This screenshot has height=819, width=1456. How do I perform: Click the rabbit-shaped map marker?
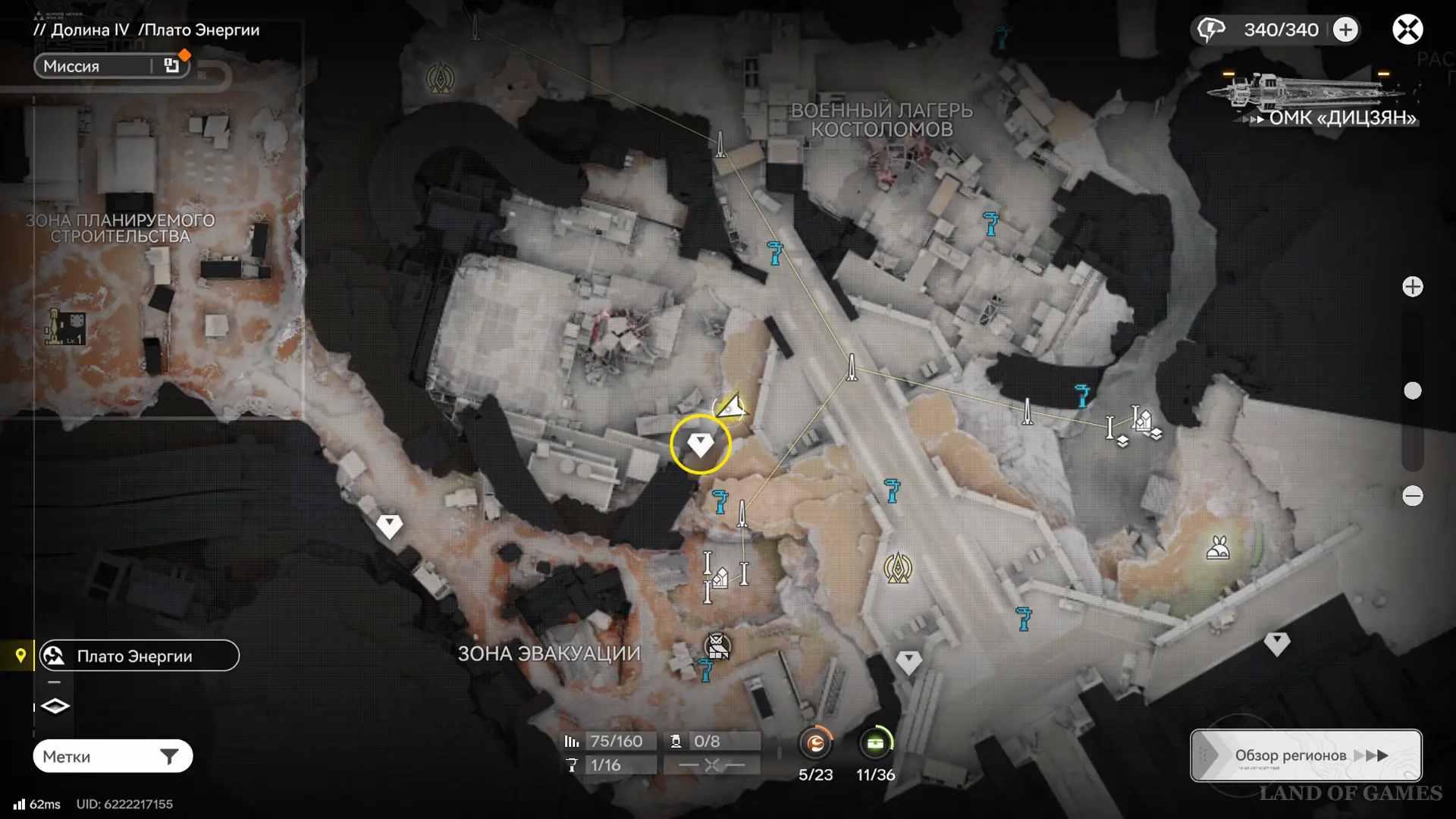click(x=1218, y=548)
